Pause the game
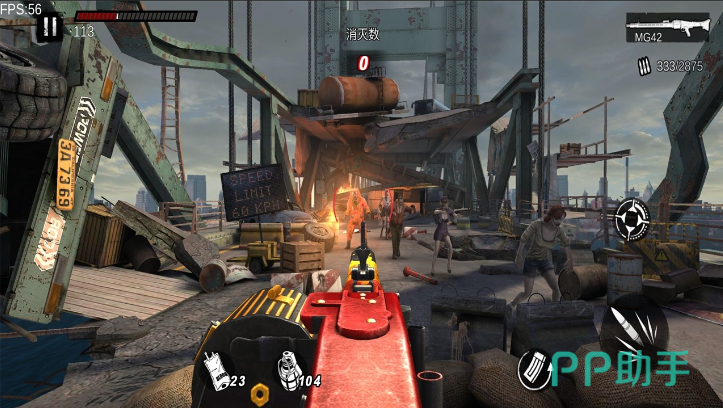 tap(49, 26)
